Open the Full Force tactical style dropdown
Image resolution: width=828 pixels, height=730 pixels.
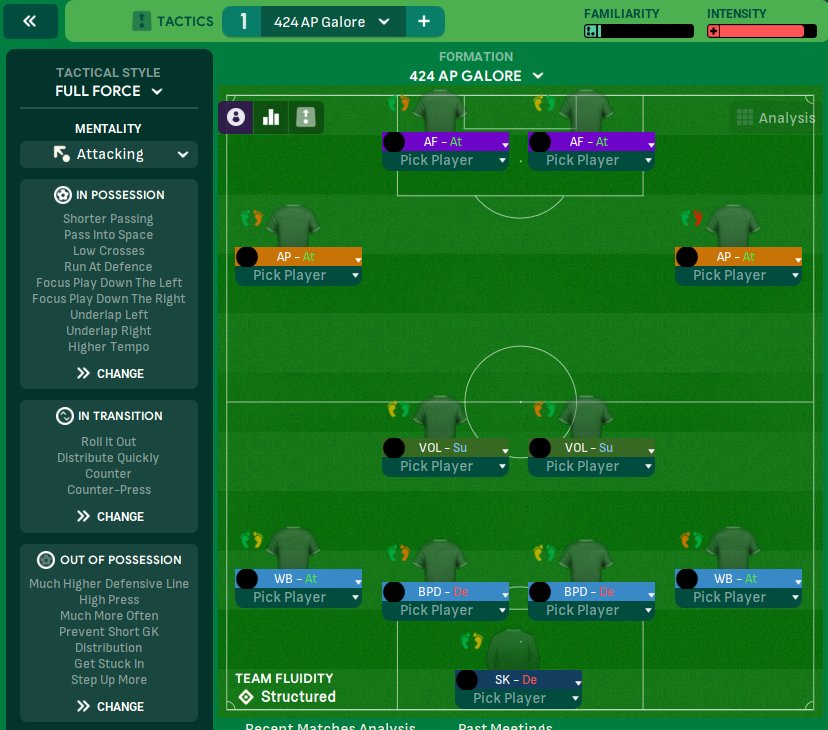(x=109, y=91)
